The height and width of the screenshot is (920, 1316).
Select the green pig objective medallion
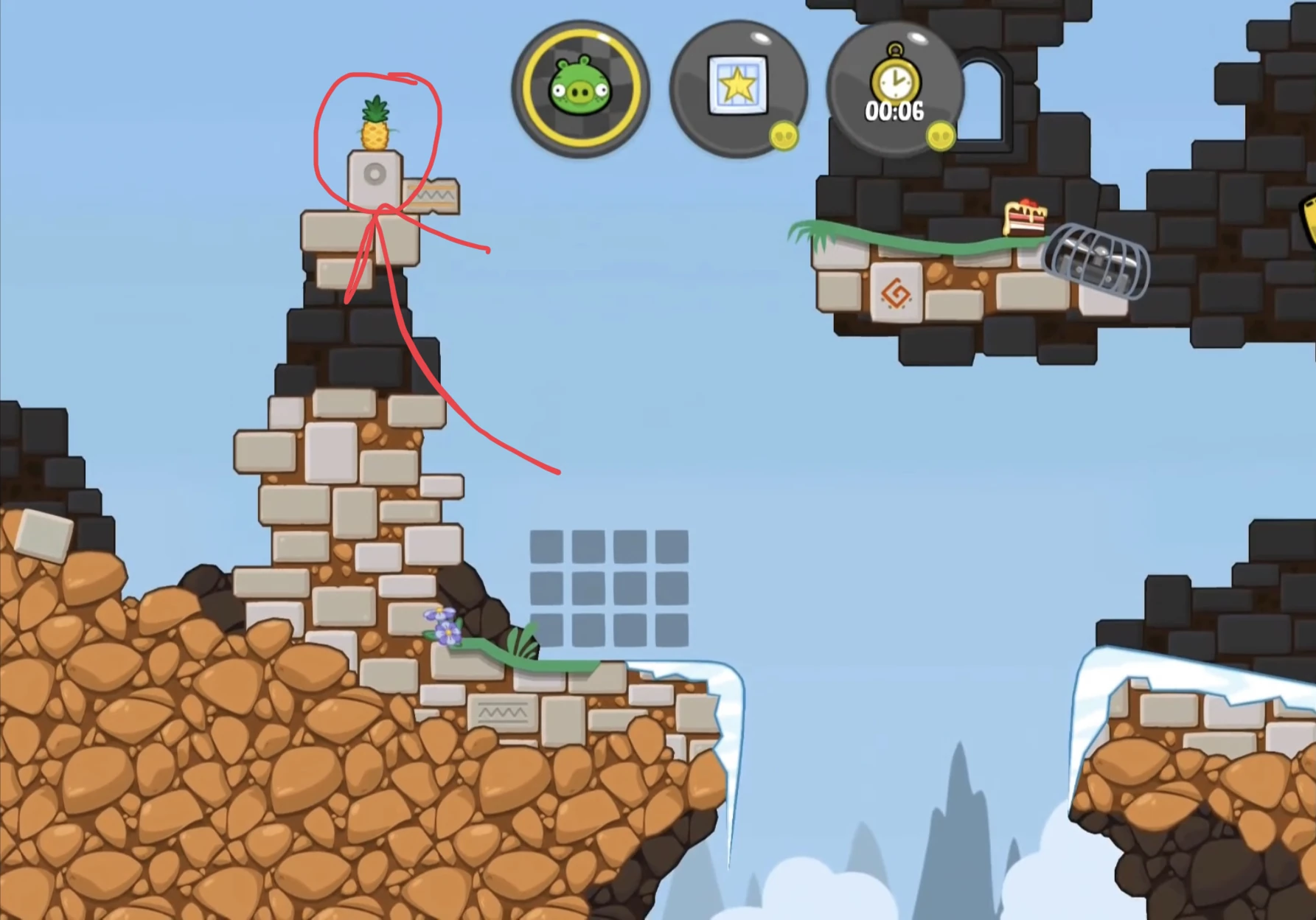(579, 88)
